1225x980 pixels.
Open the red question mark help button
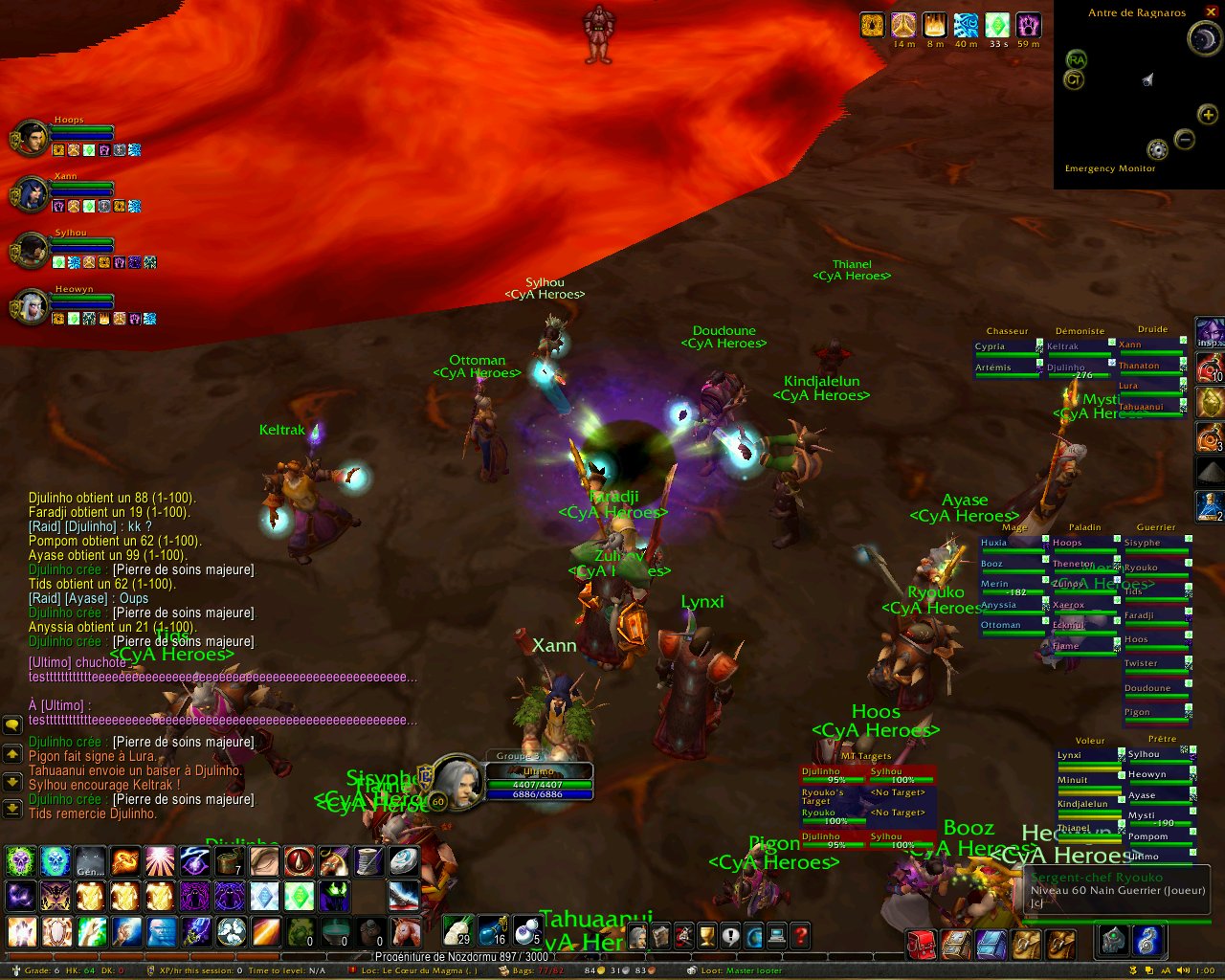click(800, 935)
